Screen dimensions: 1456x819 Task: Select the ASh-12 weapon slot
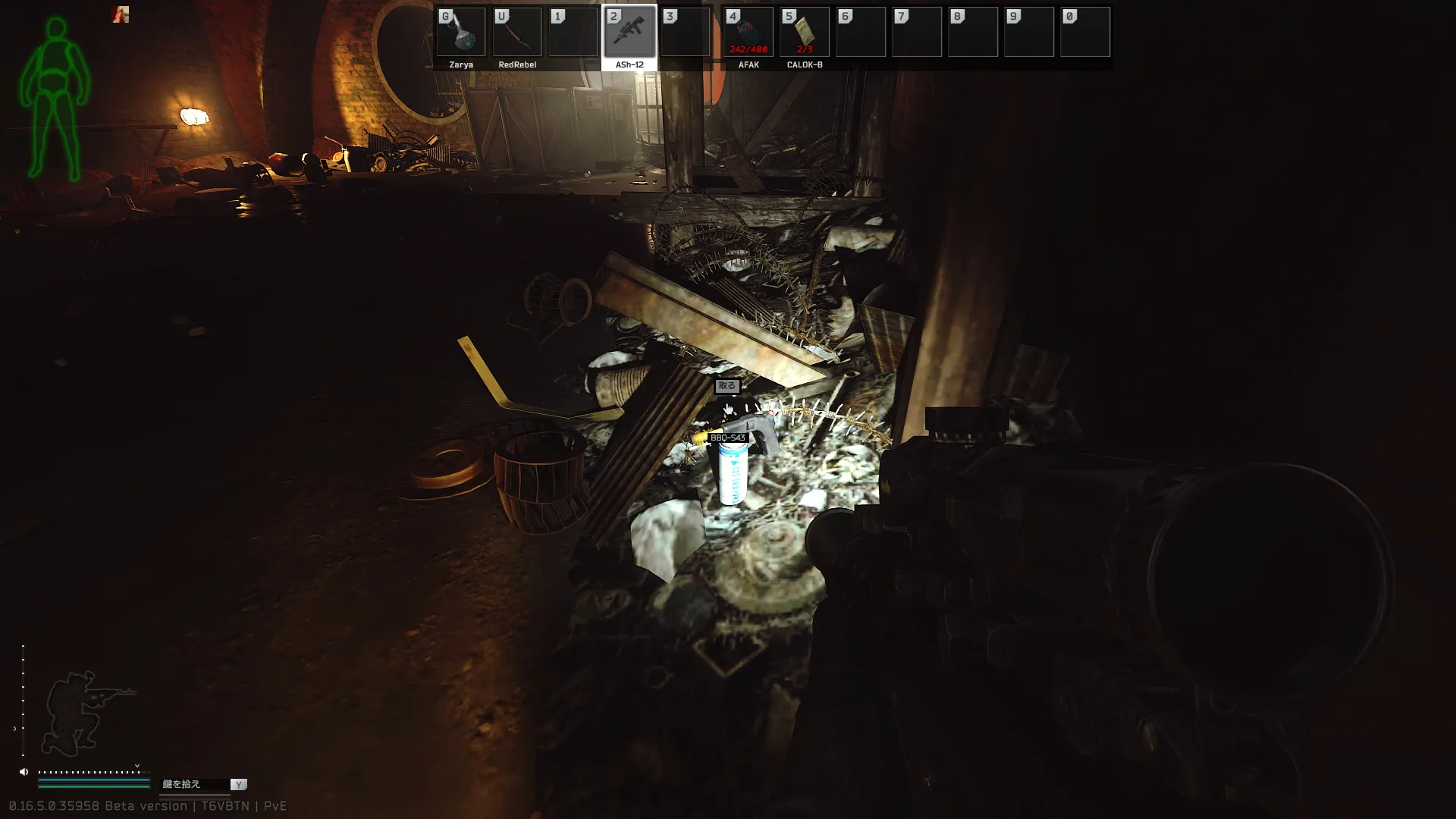click(629, 33)
